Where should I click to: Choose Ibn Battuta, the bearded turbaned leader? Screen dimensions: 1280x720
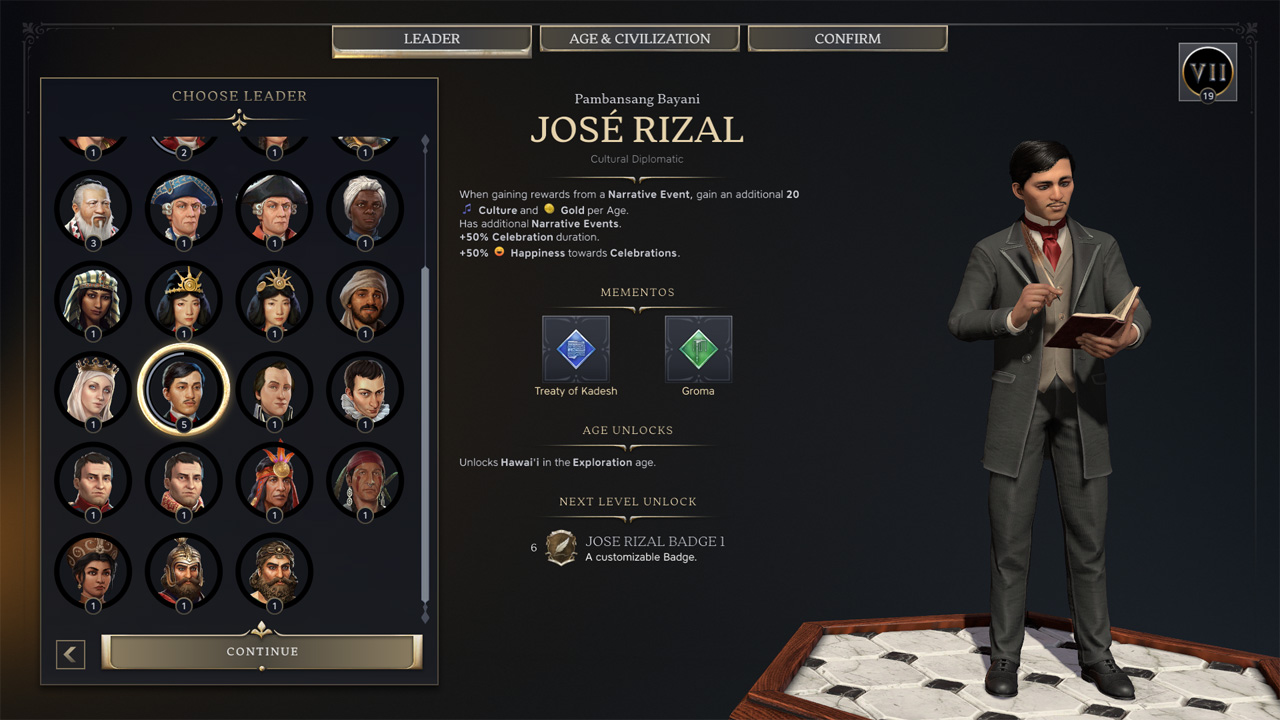[x=365, y=299]
